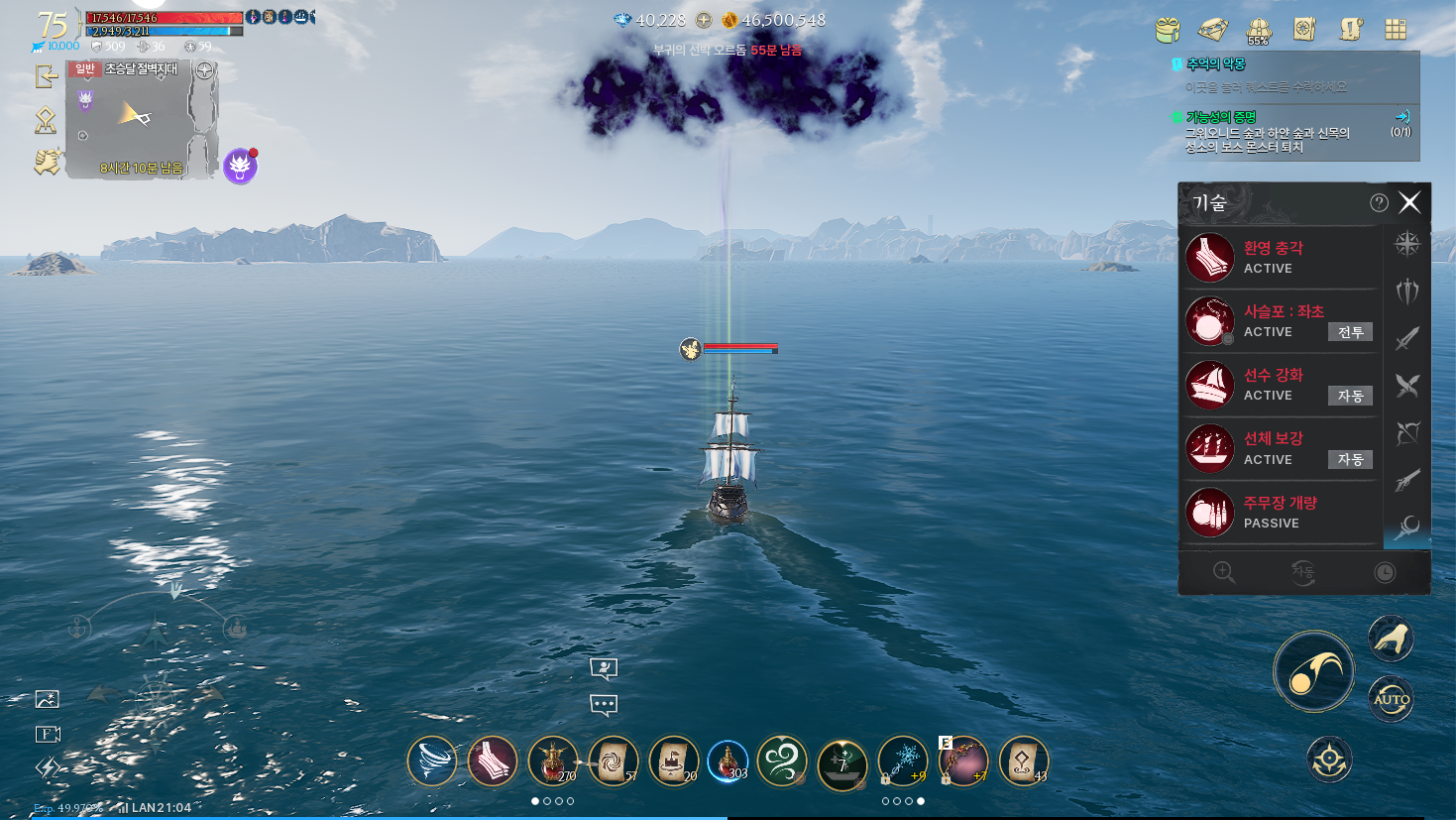The image size is (1456, 820).
Task: Click the purple demon event icon
Action: click(240, 167)
